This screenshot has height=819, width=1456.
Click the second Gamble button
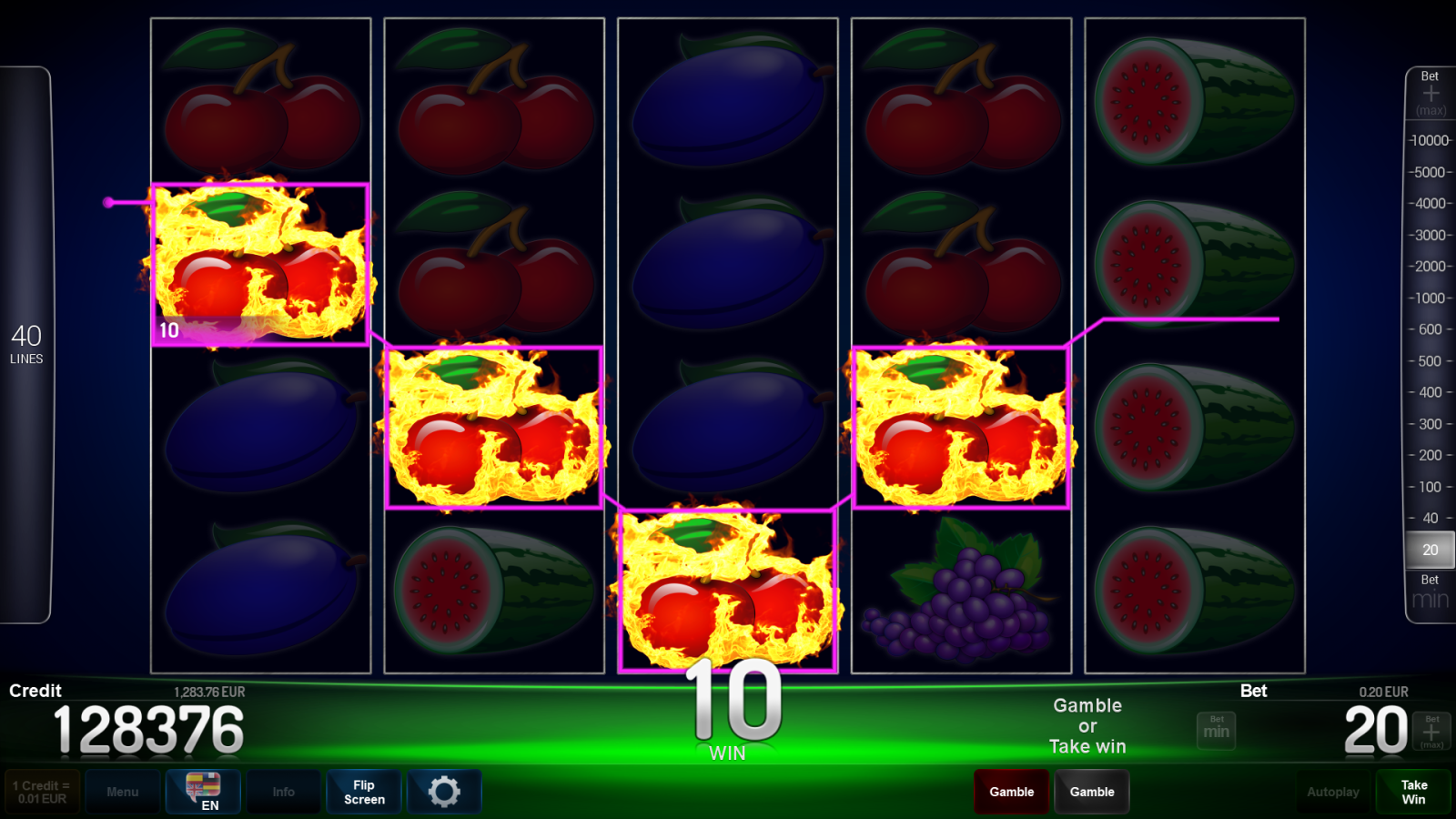coord(1092,791)
